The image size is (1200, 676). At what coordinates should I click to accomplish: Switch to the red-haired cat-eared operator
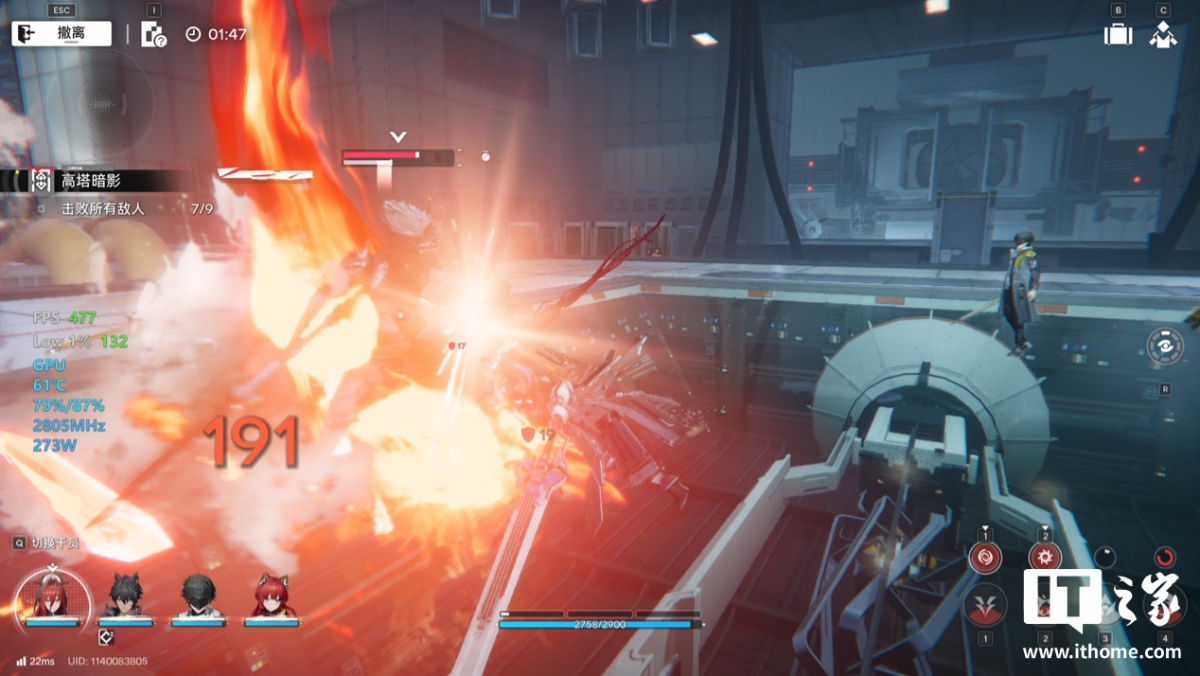[x=270, y=596]
